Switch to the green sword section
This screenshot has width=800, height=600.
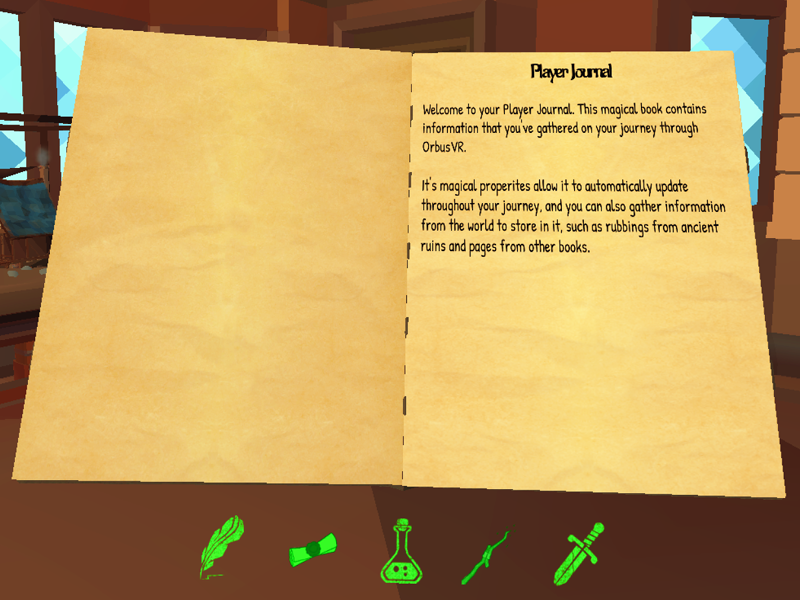coord(578,552)
